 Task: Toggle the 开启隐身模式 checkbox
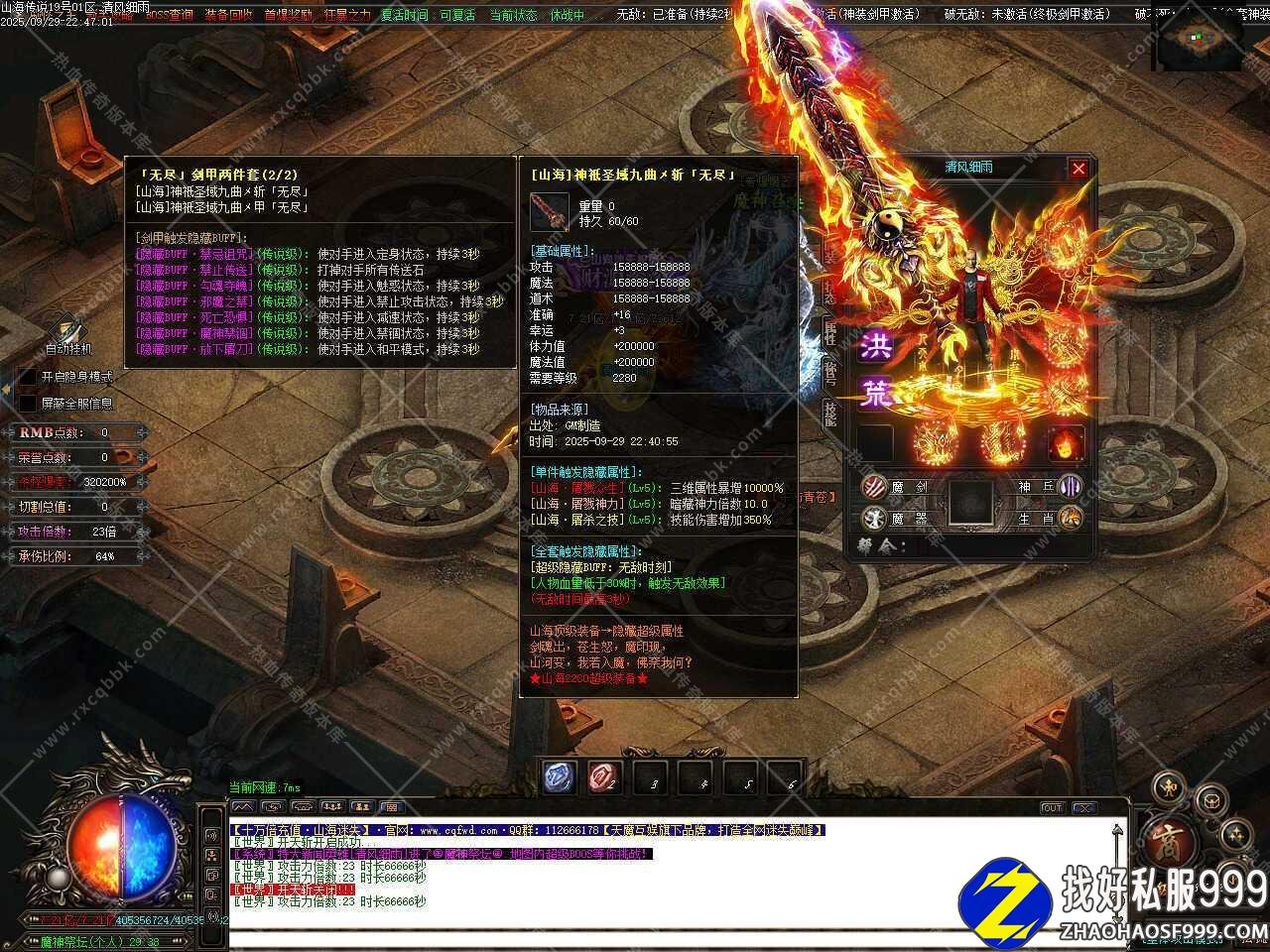point(28,377)
